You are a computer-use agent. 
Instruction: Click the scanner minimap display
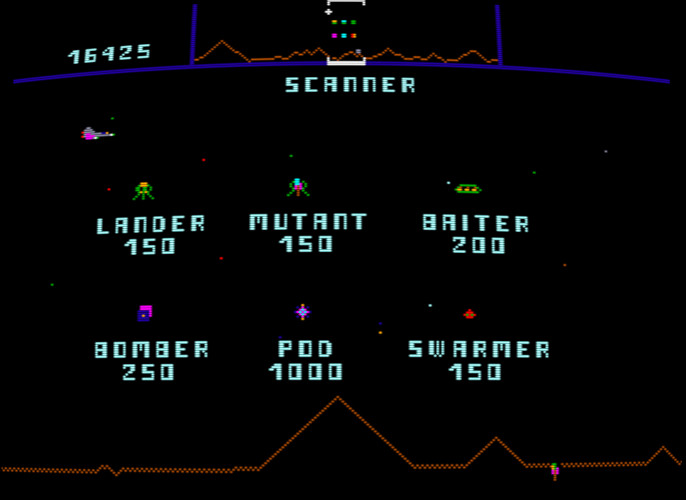pos(345,35)
